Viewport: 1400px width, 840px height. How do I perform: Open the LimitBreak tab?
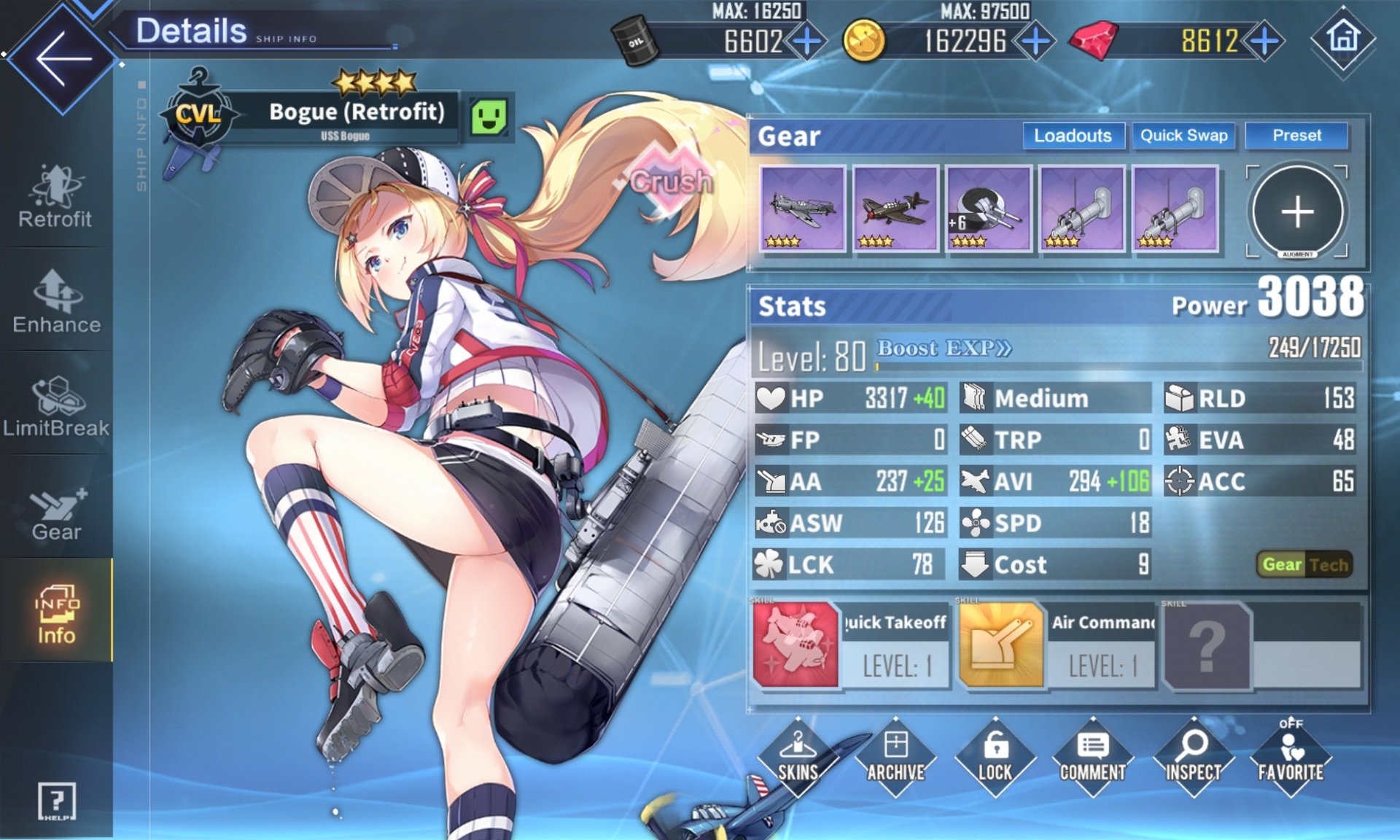[x=56, y=407]
